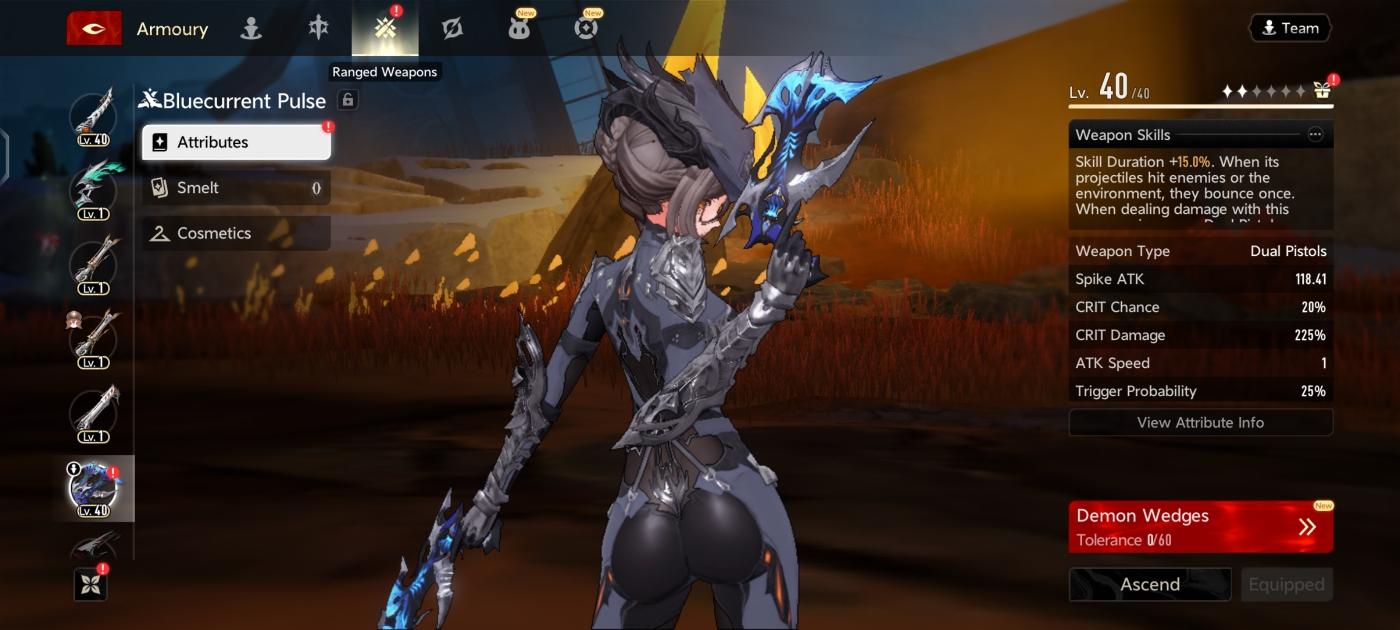1400x630 pixels.
Task: Toggle the lock next to Bluecurrent Pulse
Action: [x=347, y=100]
